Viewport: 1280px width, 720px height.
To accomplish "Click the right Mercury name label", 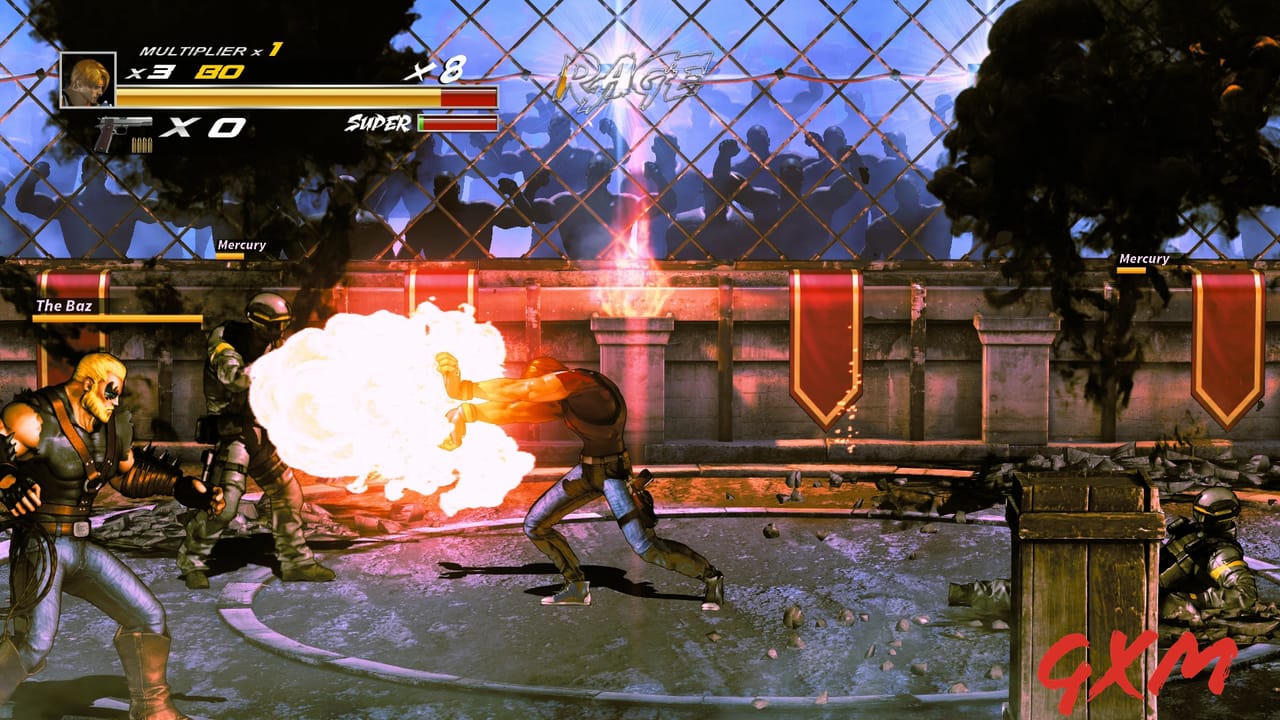I will click(x=1144, y=258).
